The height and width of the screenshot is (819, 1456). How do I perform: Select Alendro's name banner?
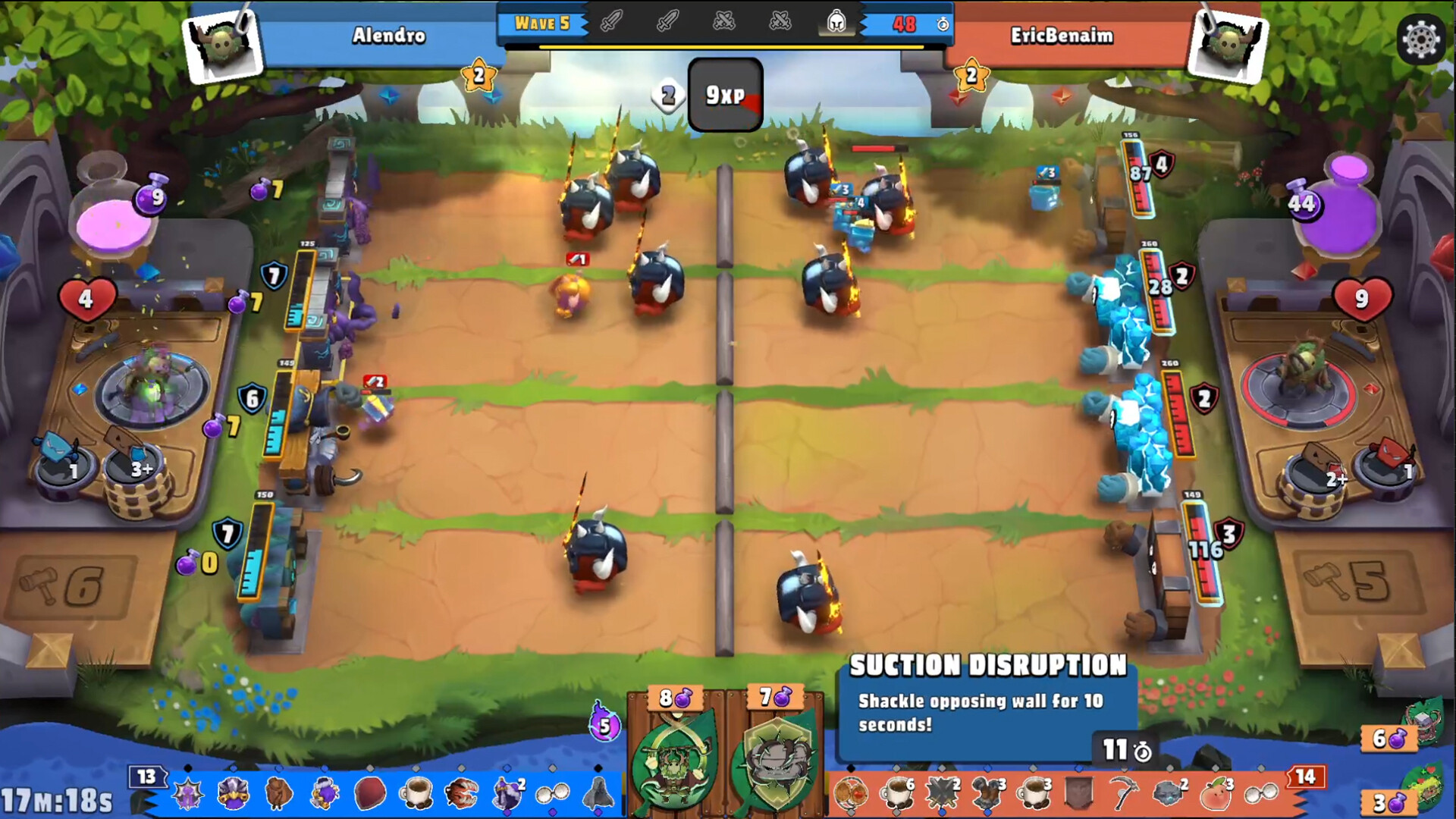point(389,36)
